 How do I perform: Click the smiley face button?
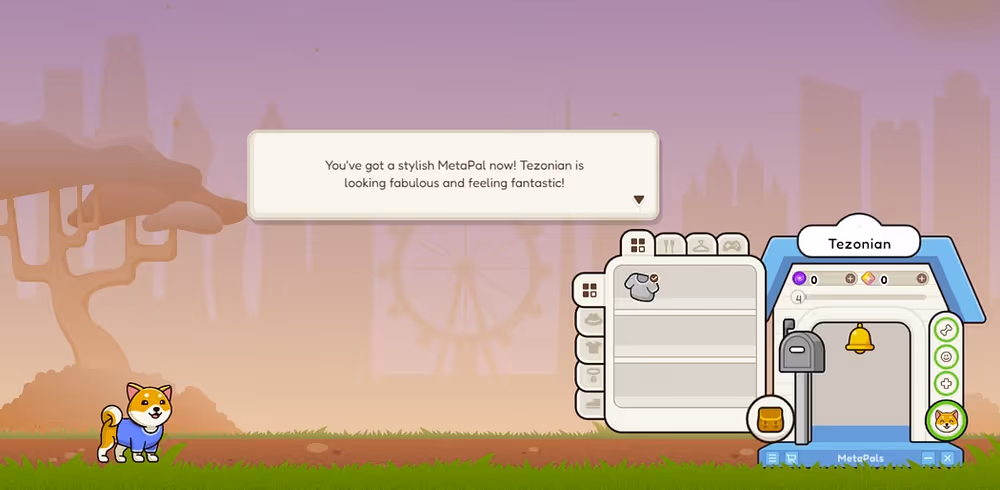coord(946,356)
